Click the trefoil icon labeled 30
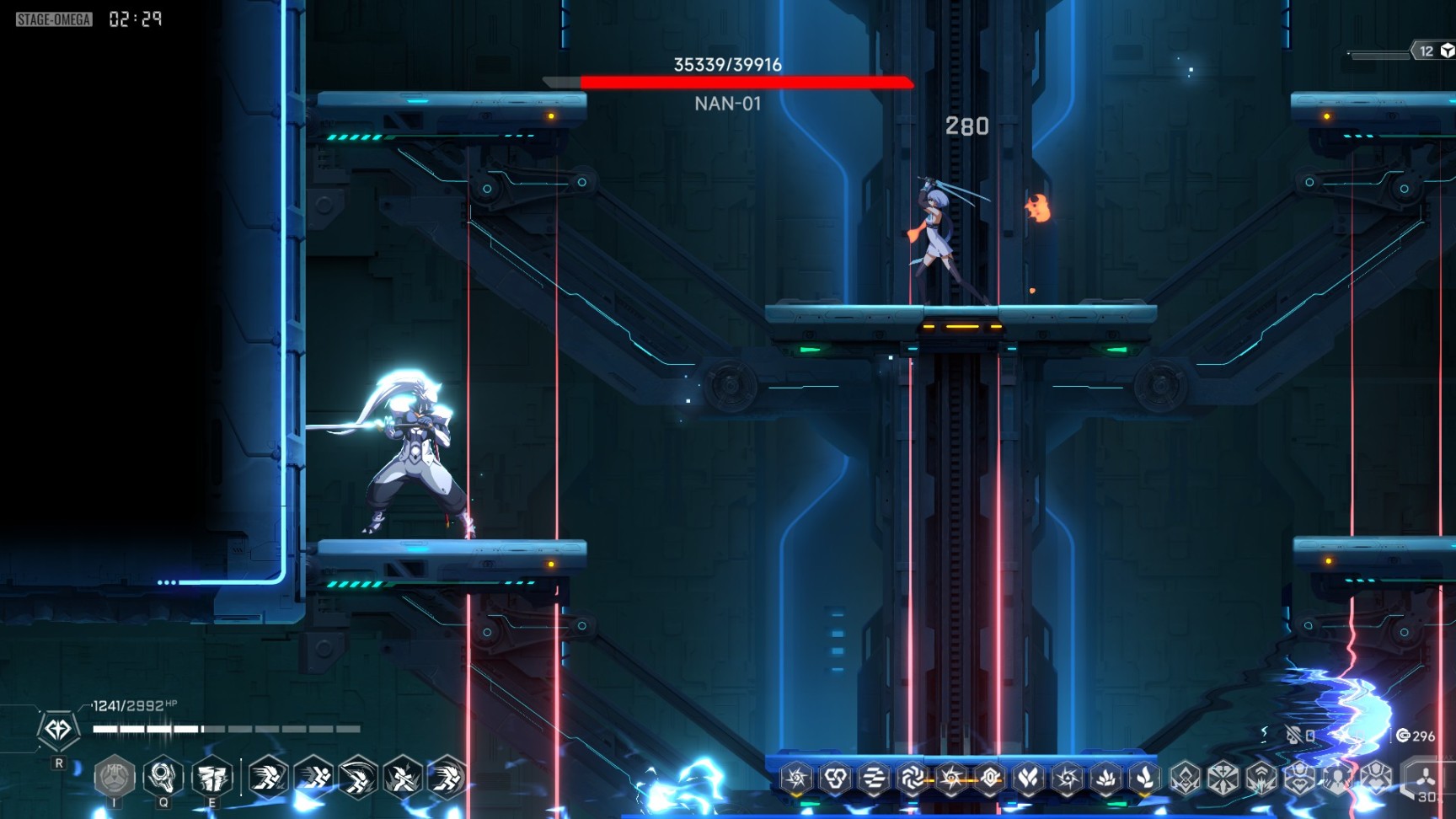The image size is (1456, 819). click(1425, 778)
